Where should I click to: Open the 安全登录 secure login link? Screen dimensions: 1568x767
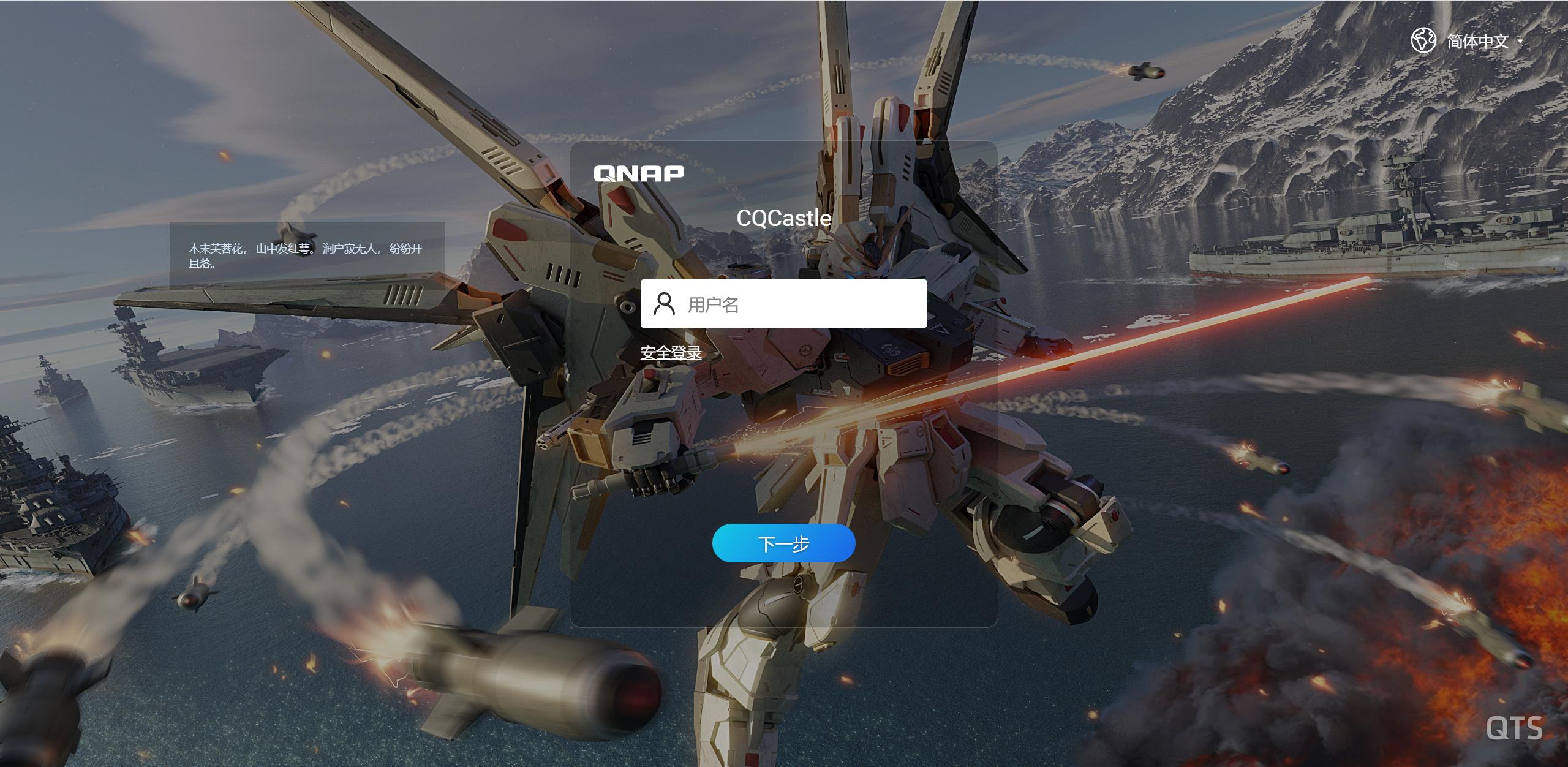pos(671,353)
